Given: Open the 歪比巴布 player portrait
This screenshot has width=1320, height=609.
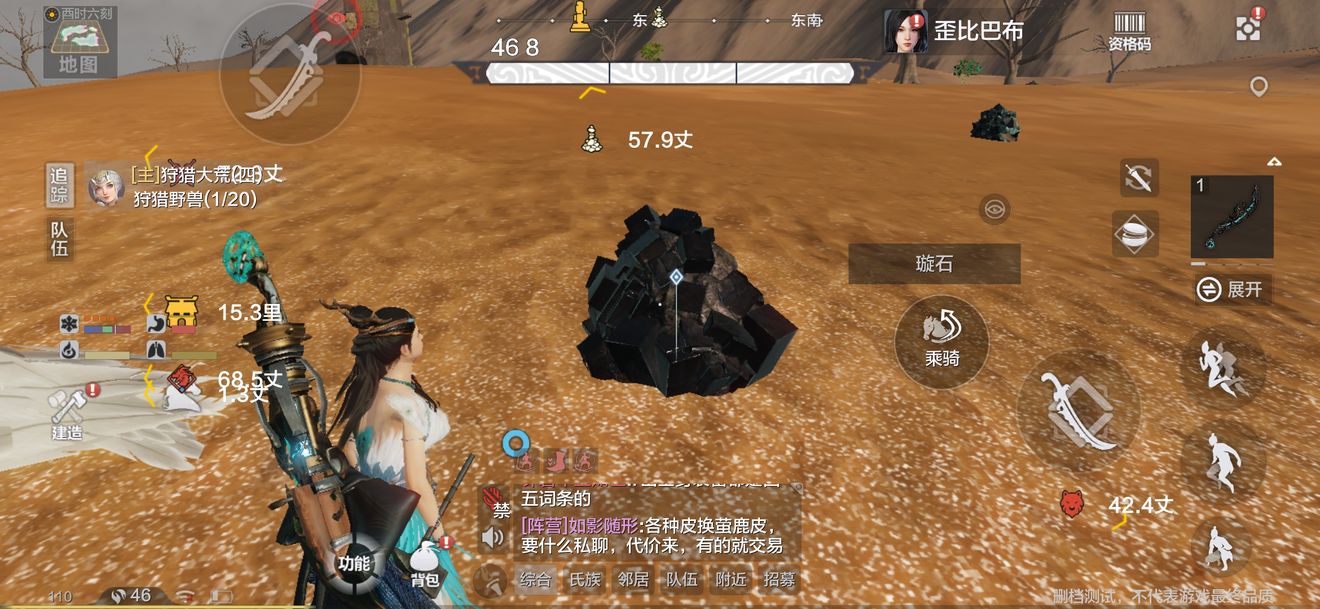Looking at the screenshot, I should click(x=905, y=31).
